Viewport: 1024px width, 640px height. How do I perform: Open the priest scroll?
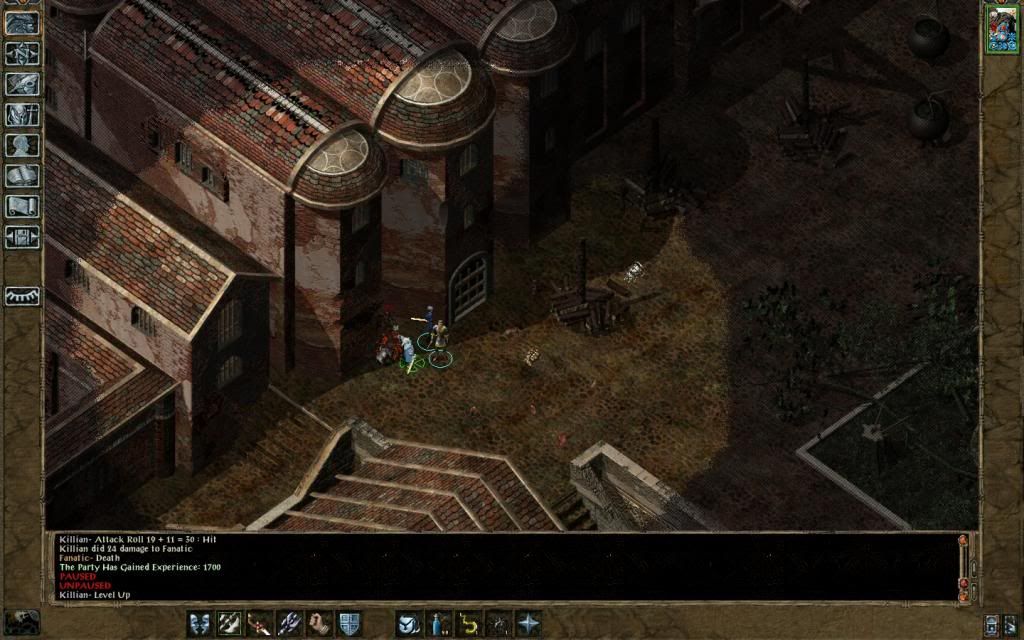(21, 206)
